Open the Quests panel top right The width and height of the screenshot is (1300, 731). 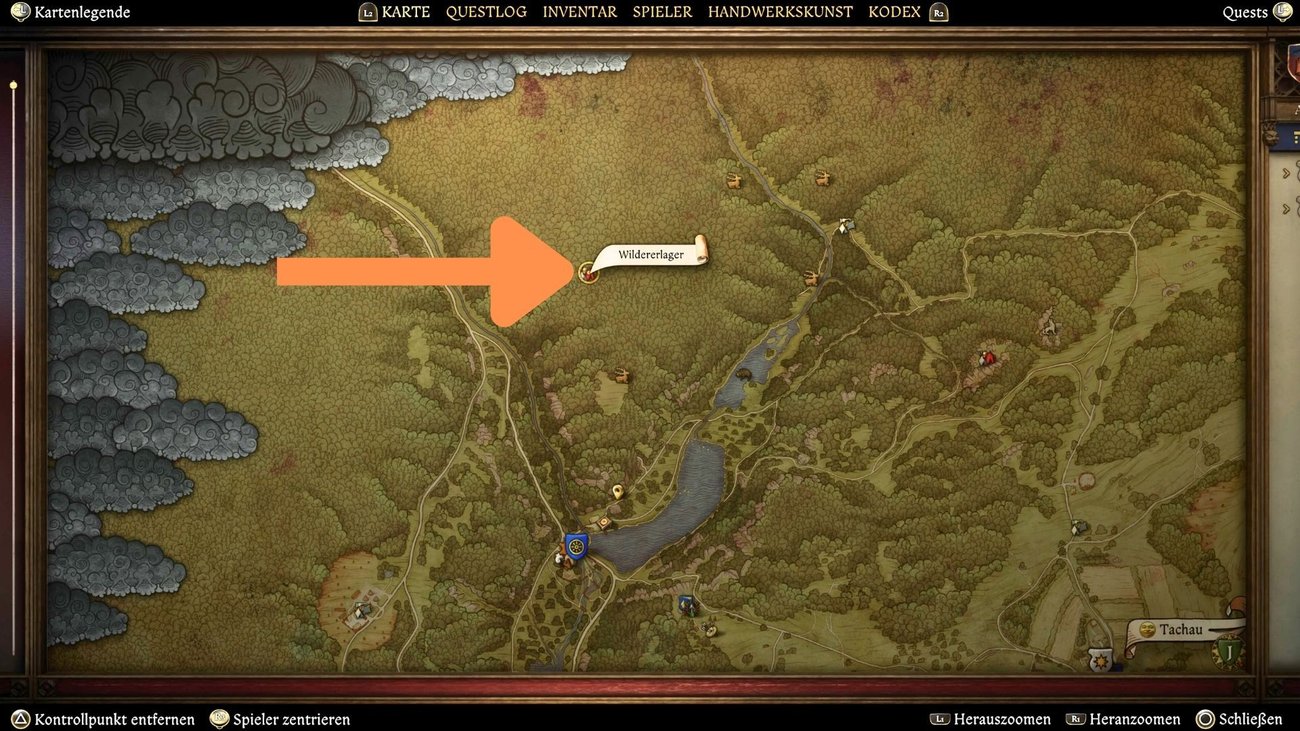click(x=1246, y=11)
